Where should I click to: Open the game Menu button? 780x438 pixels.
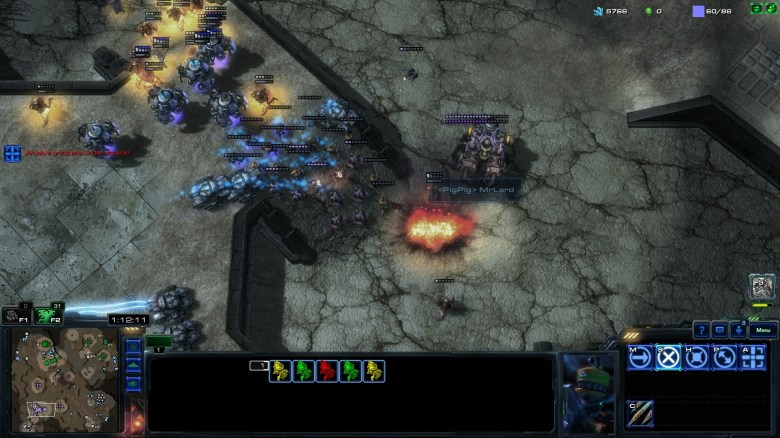[x=763, y=330]
